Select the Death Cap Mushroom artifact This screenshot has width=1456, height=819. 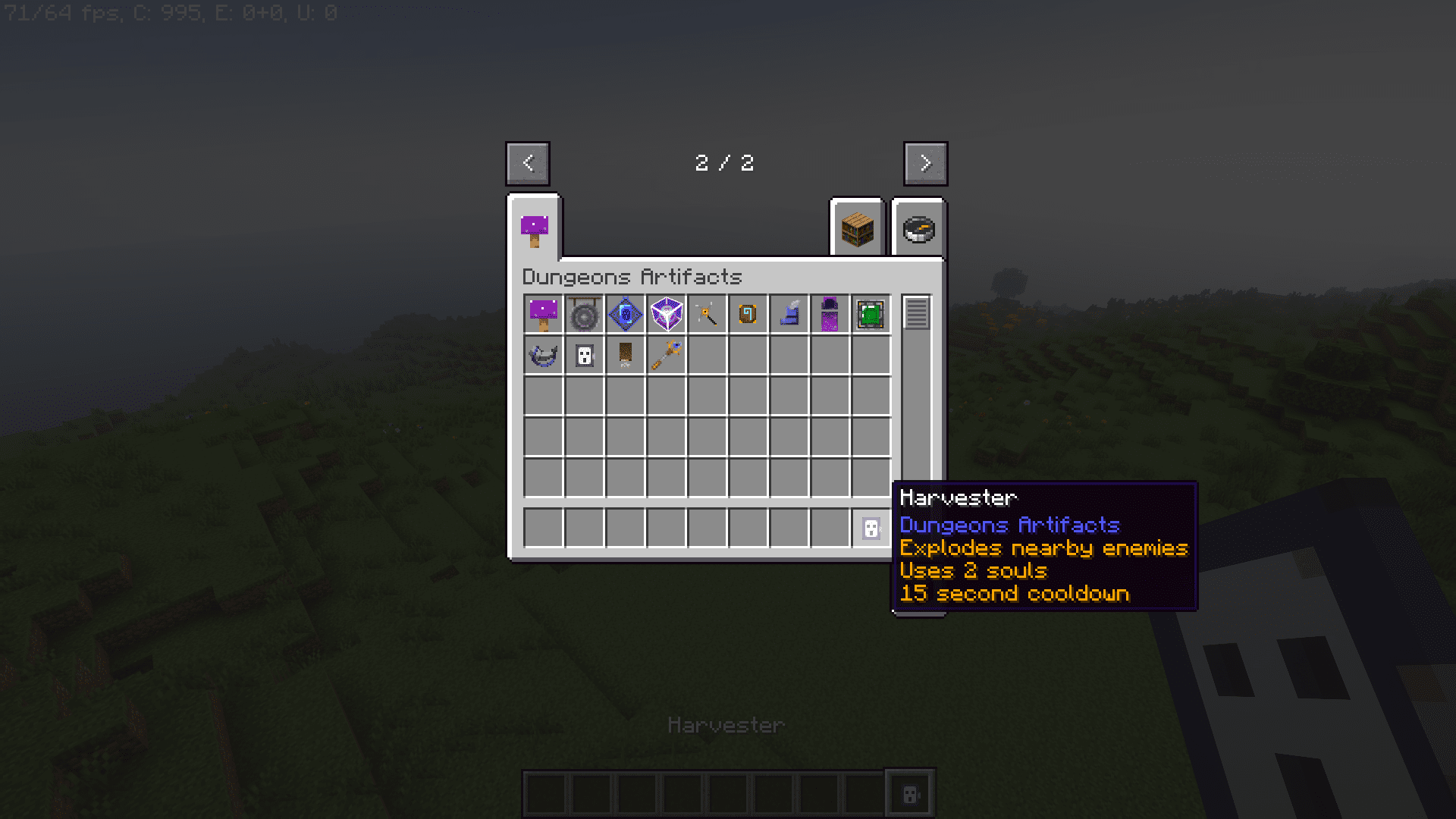click(543, 313)
